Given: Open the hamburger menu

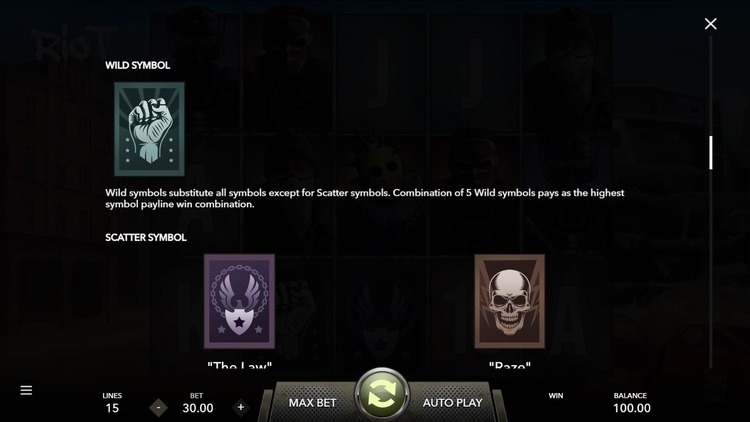Looking at the screenshot, I should (27, 390).
